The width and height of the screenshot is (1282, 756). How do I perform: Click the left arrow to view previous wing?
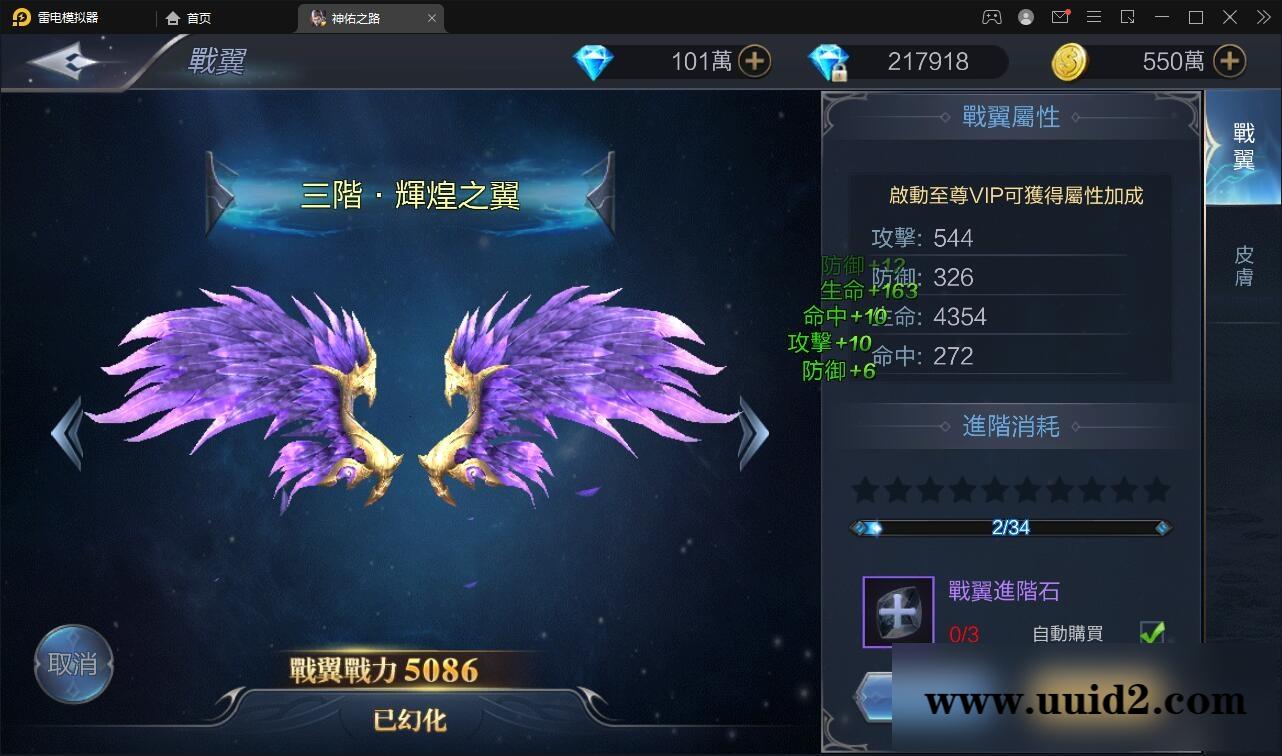pos(67,432)
